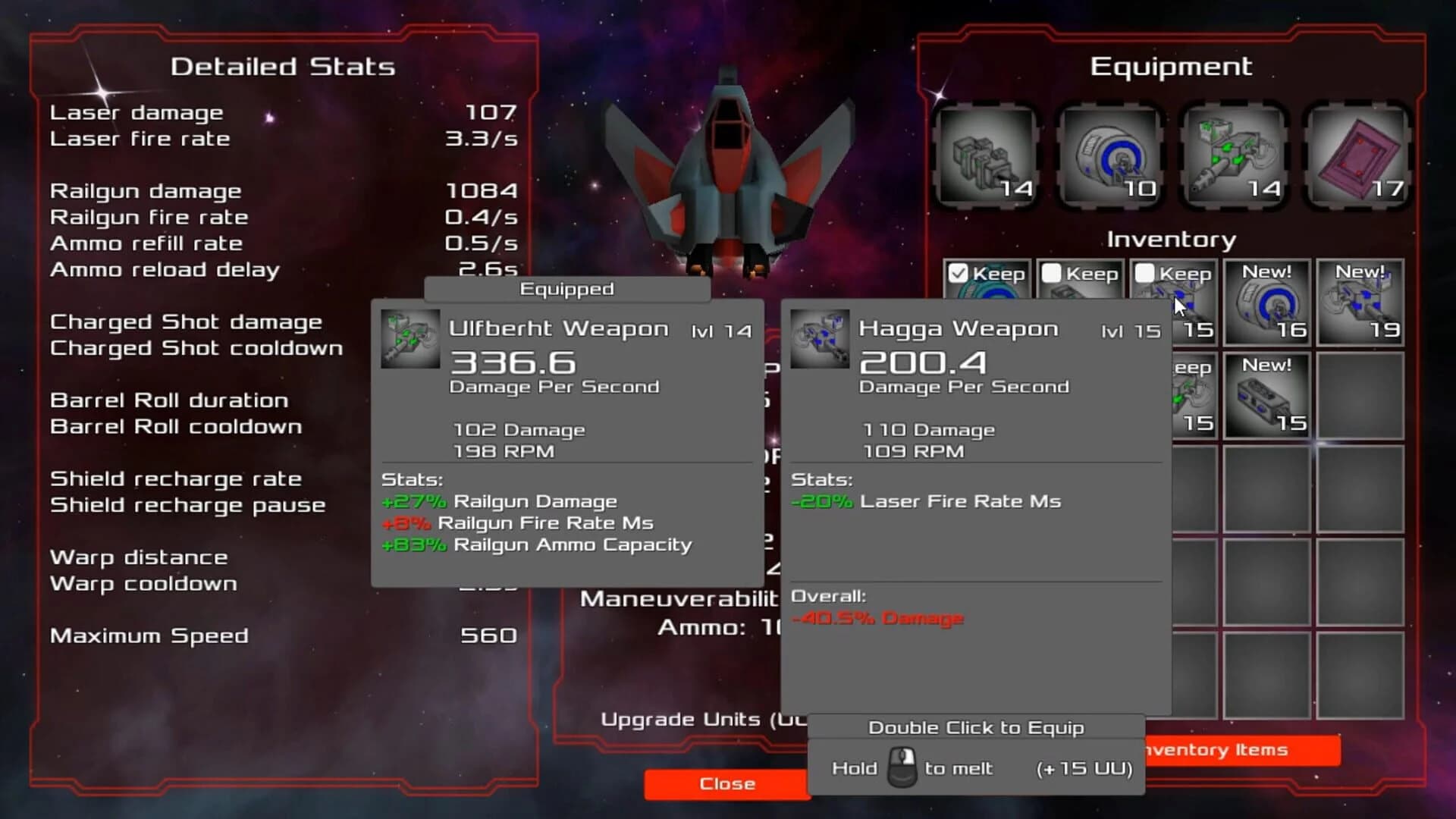Check Keep on the third inventory item
This screenshot has height=819, width=1456.
coord(1145,273)
